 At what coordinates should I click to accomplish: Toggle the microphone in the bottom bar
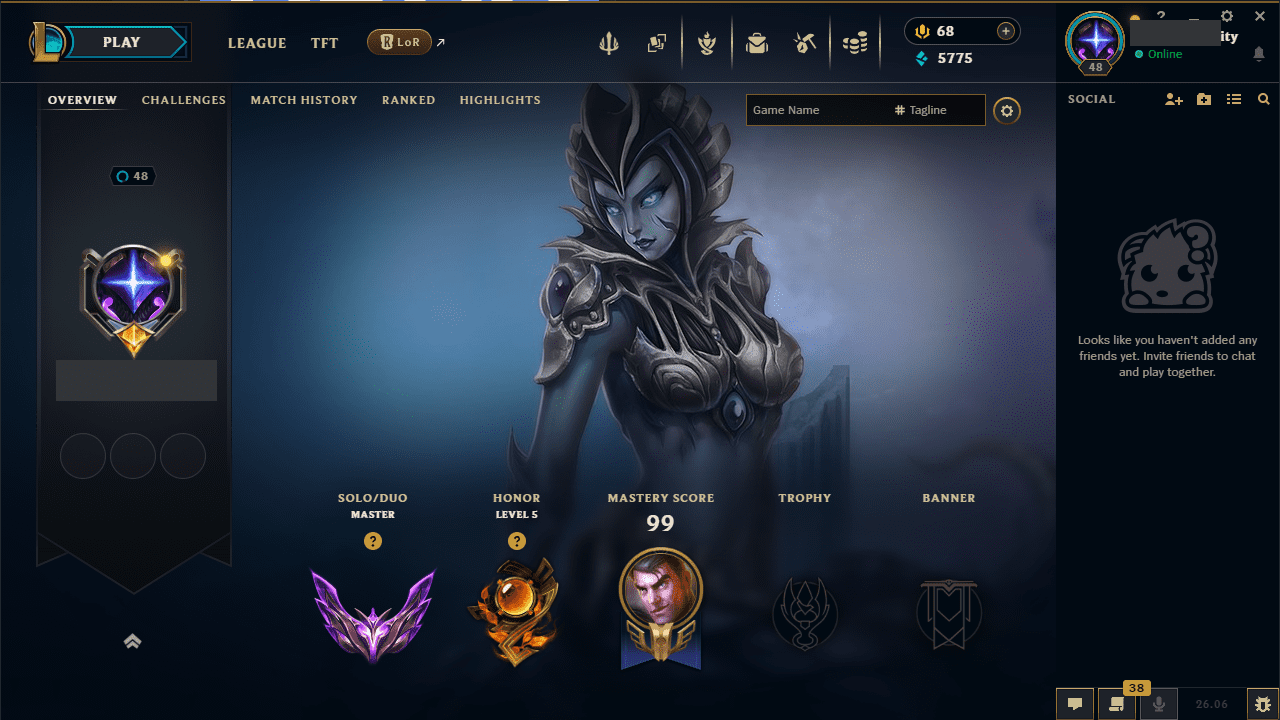[1158, 703]
